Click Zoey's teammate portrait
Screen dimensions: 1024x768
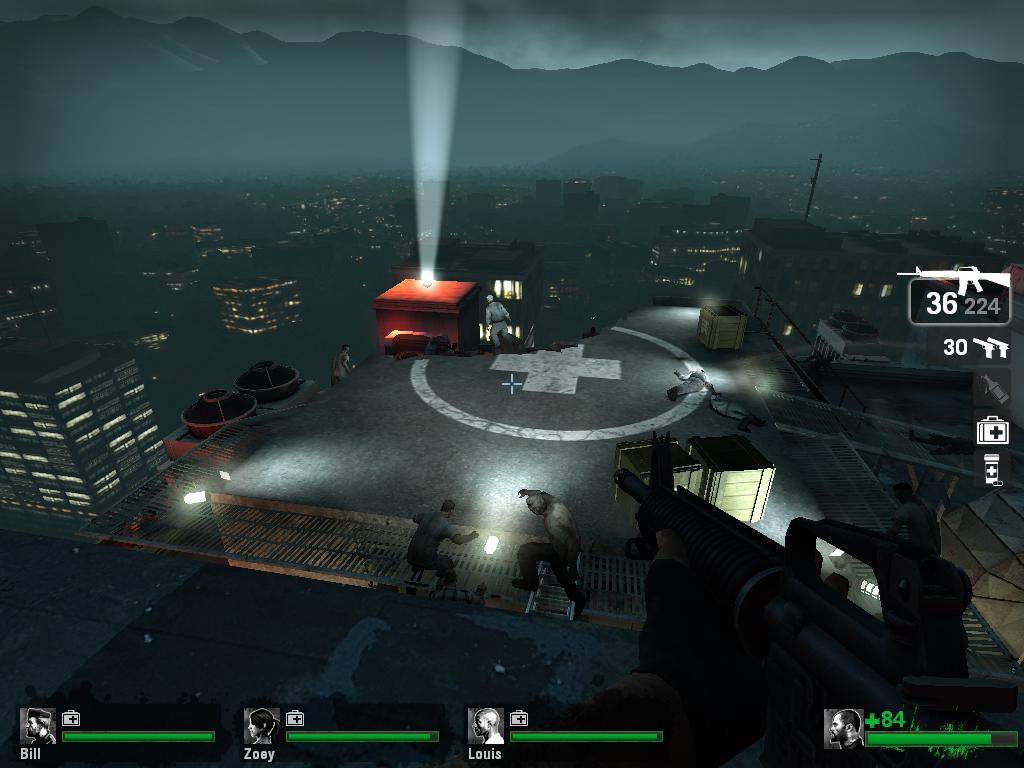coord(262,726)
